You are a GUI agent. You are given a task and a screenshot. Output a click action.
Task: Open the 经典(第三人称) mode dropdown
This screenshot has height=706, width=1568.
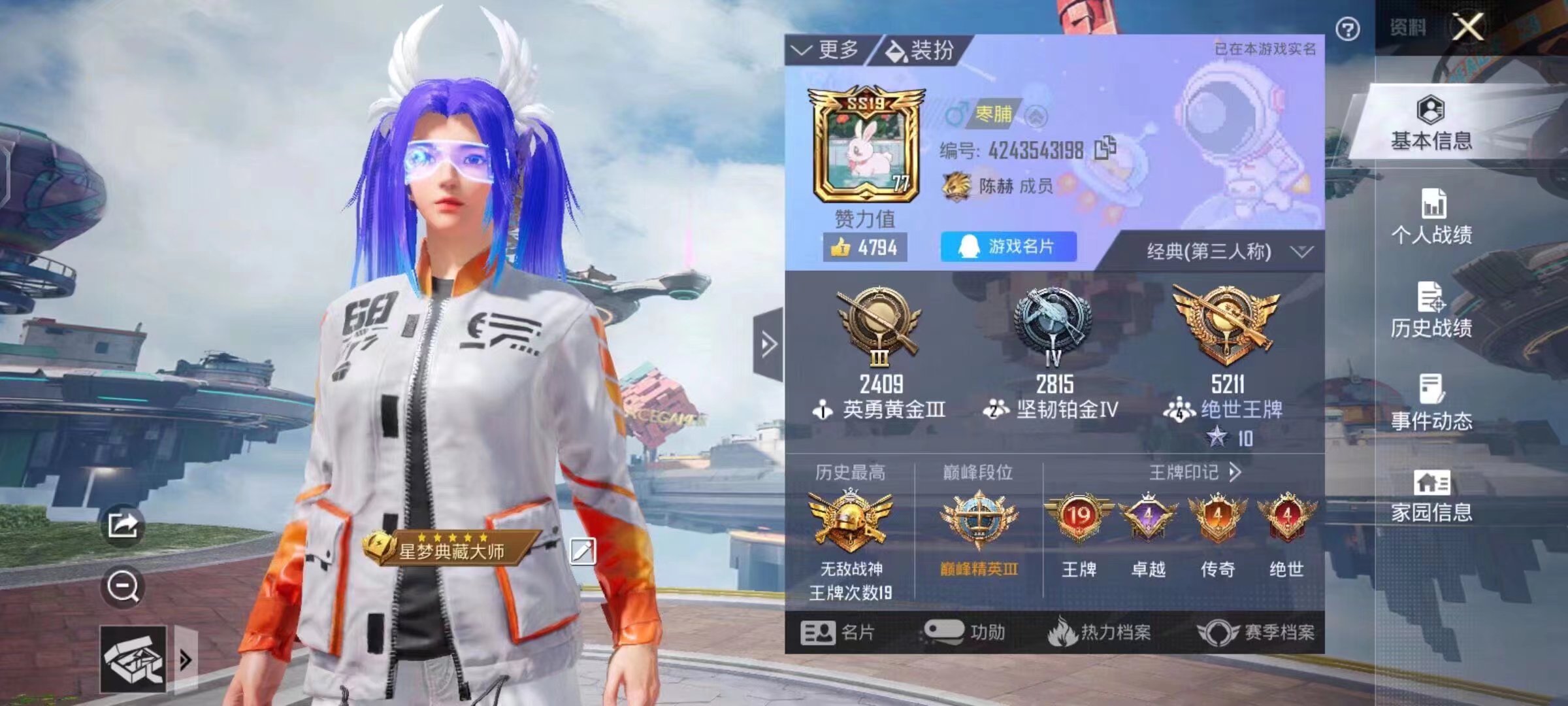tap(1228, 250)
